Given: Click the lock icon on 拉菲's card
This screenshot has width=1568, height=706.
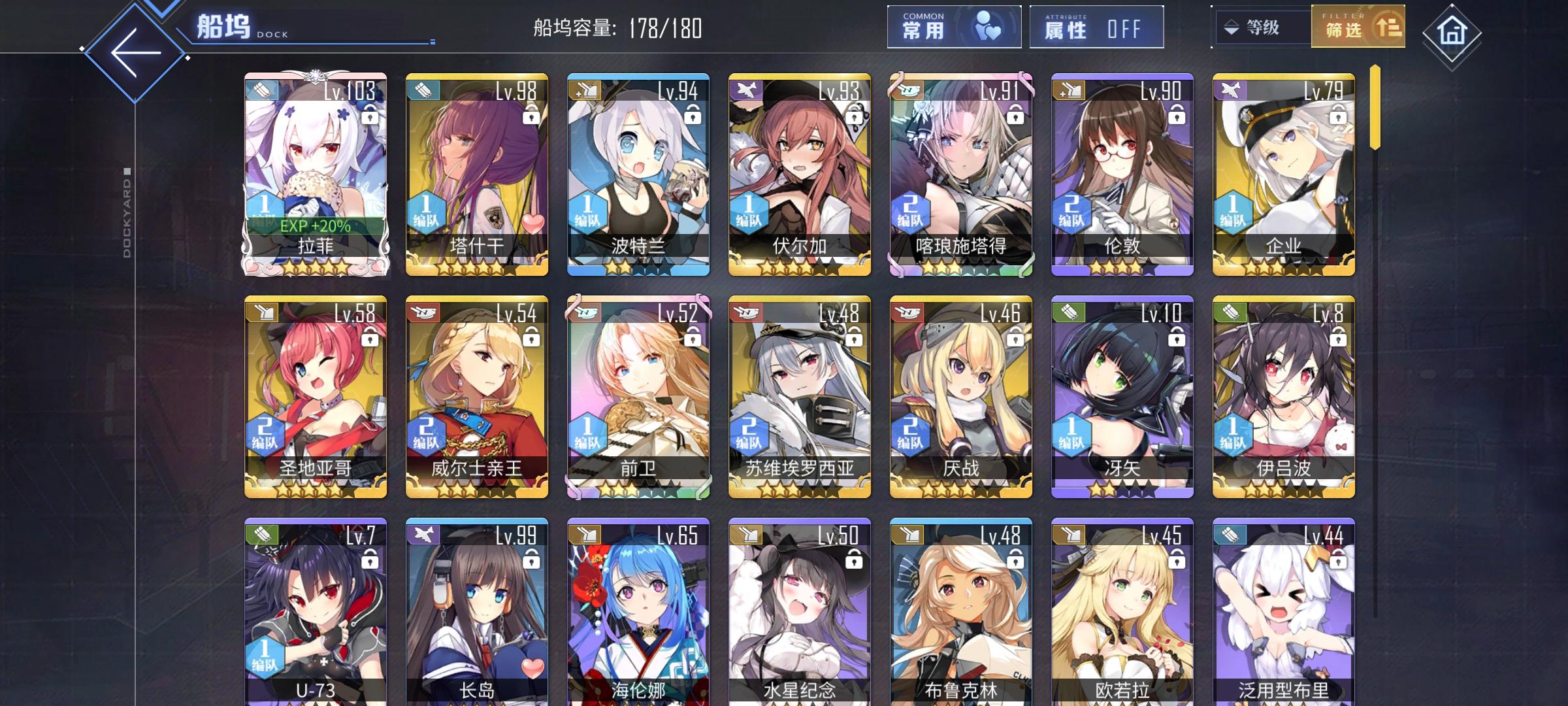Looking at the screenshot, I should pos(369,115).
